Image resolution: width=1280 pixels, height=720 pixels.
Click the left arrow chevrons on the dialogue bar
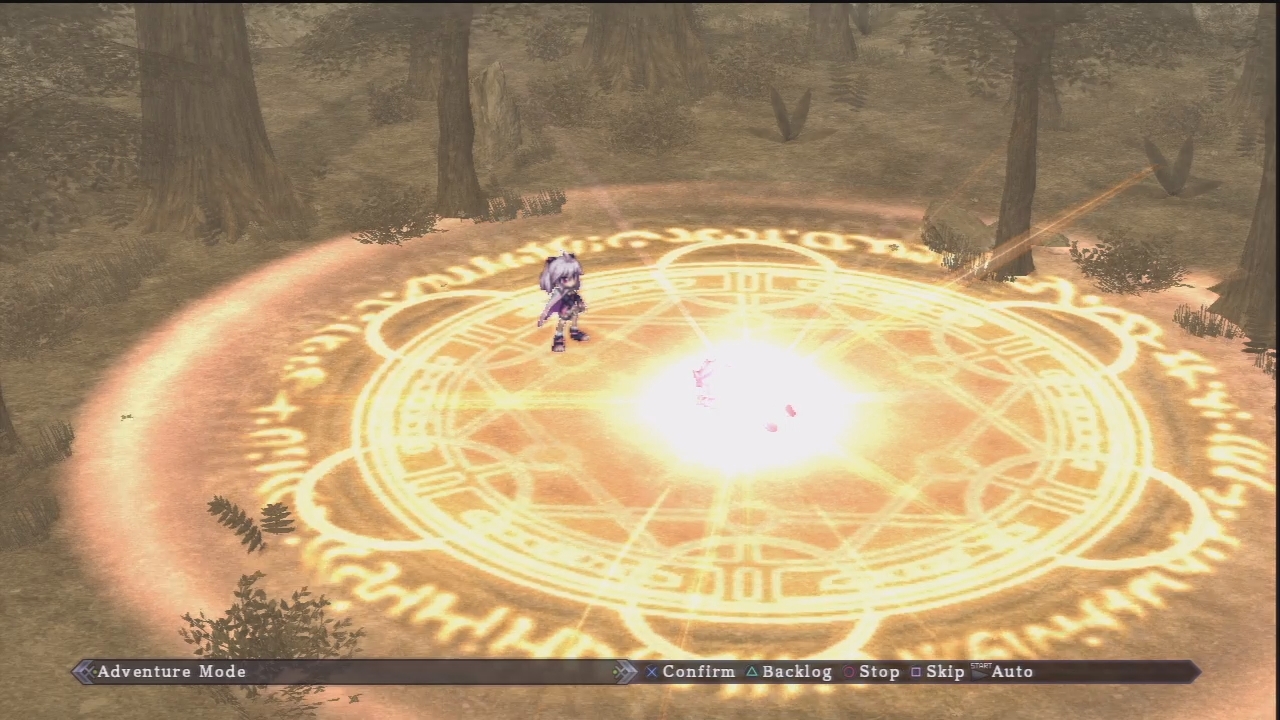pos(85,671)
